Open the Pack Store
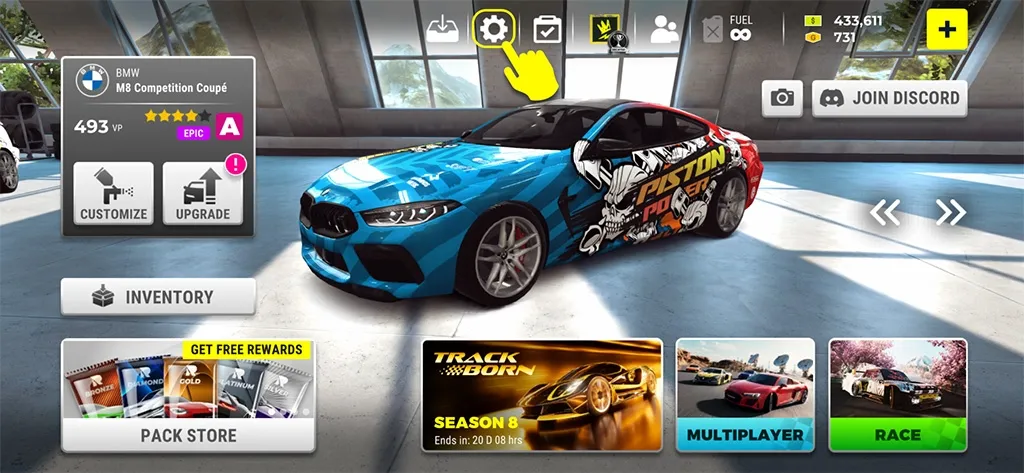This screenshot has width=1024, height=473. point(188,395)
